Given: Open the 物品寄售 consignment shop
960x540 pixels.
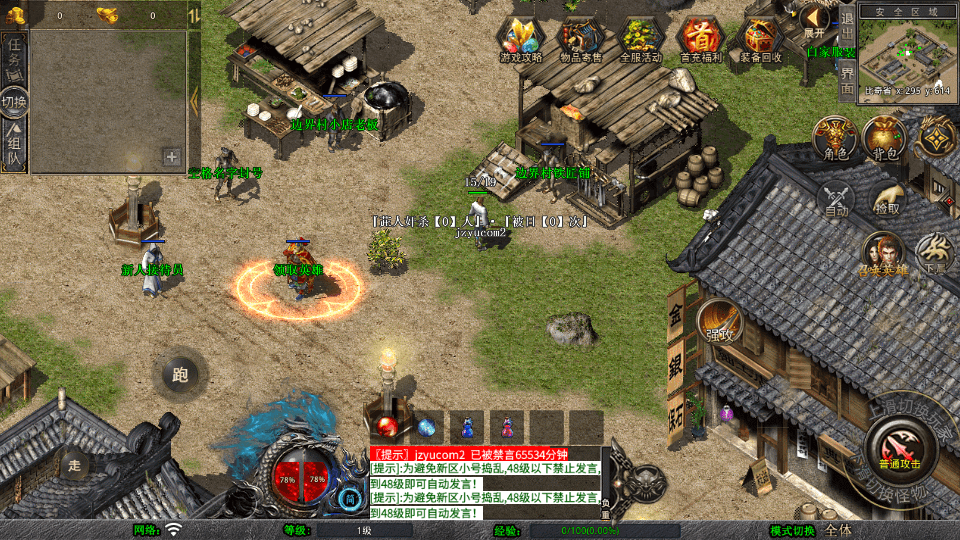Looking at the screenshot, I should click(580, 39).
